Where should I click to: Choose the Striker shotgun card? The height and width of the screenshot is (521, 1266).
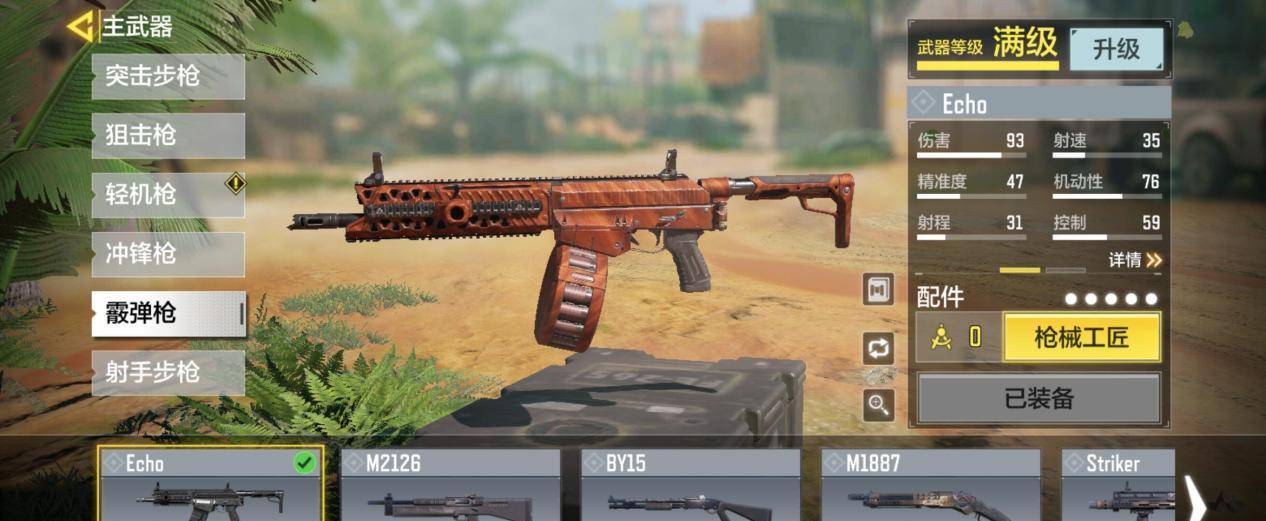coord(1117,485)
